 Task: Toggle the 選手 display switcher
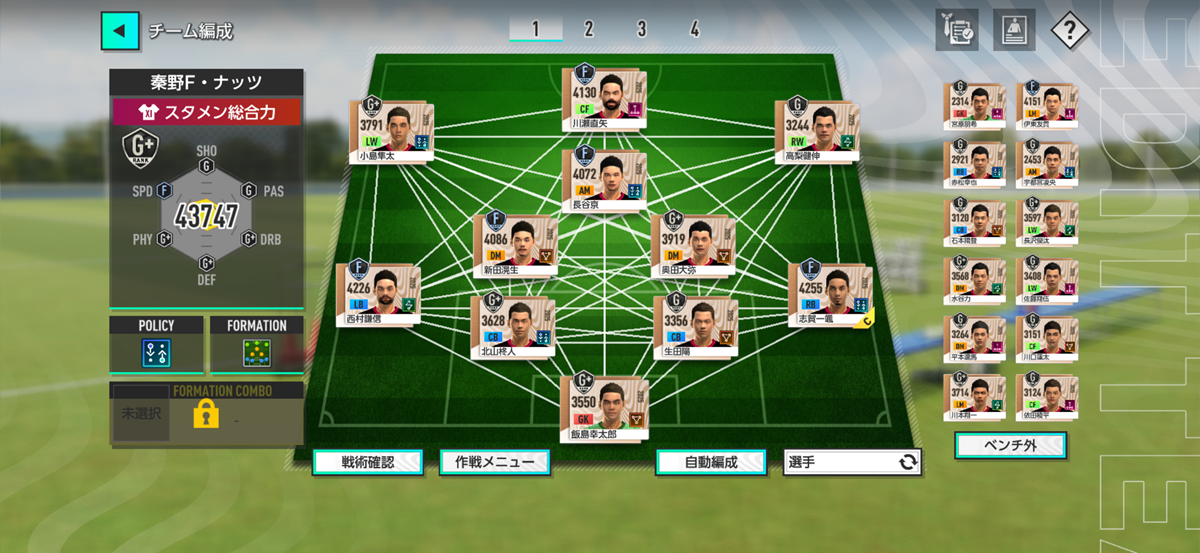(853, 462)
